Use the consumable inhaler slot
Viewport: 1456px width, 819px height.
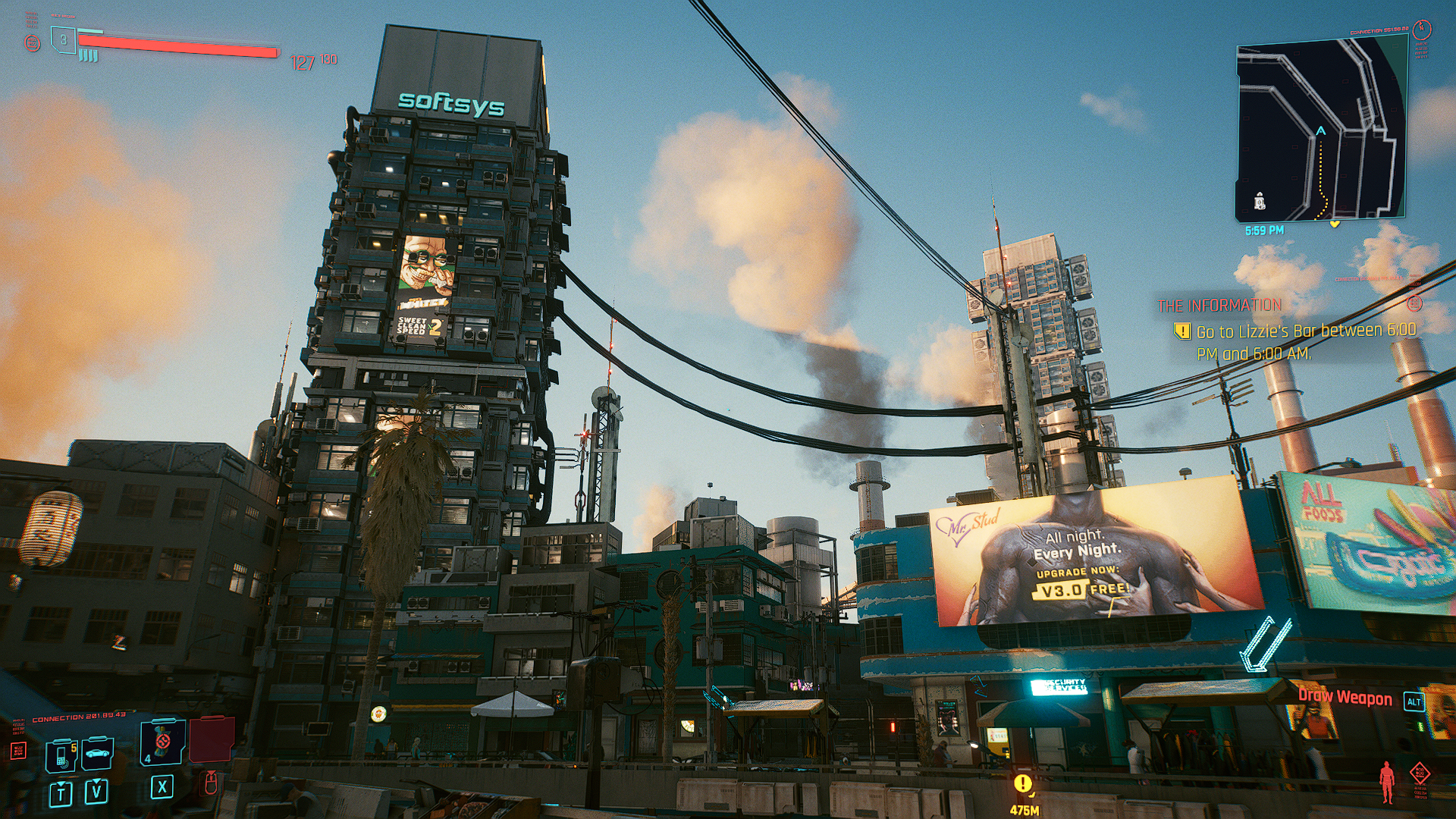click(x=162, y=742)
